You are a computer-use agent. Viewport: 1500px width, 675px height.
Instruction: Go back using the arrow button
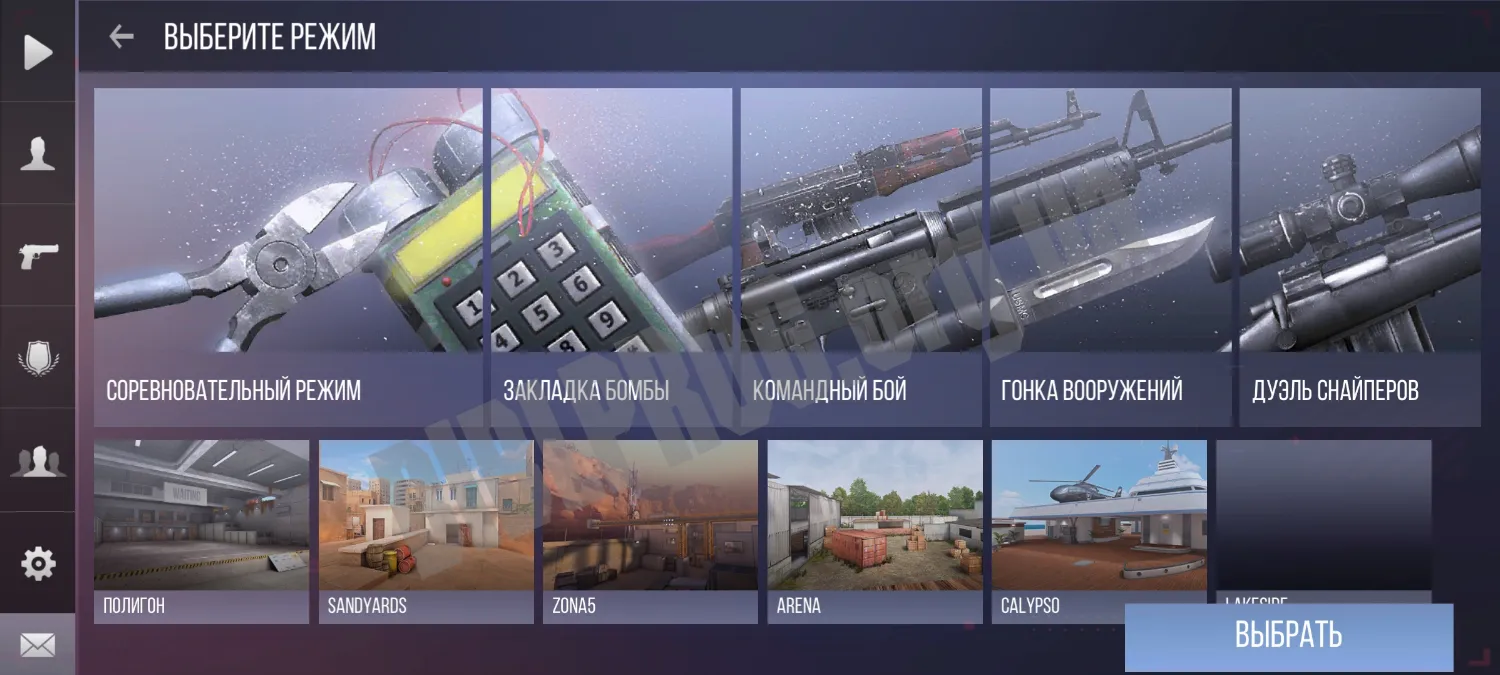point(121,37)
